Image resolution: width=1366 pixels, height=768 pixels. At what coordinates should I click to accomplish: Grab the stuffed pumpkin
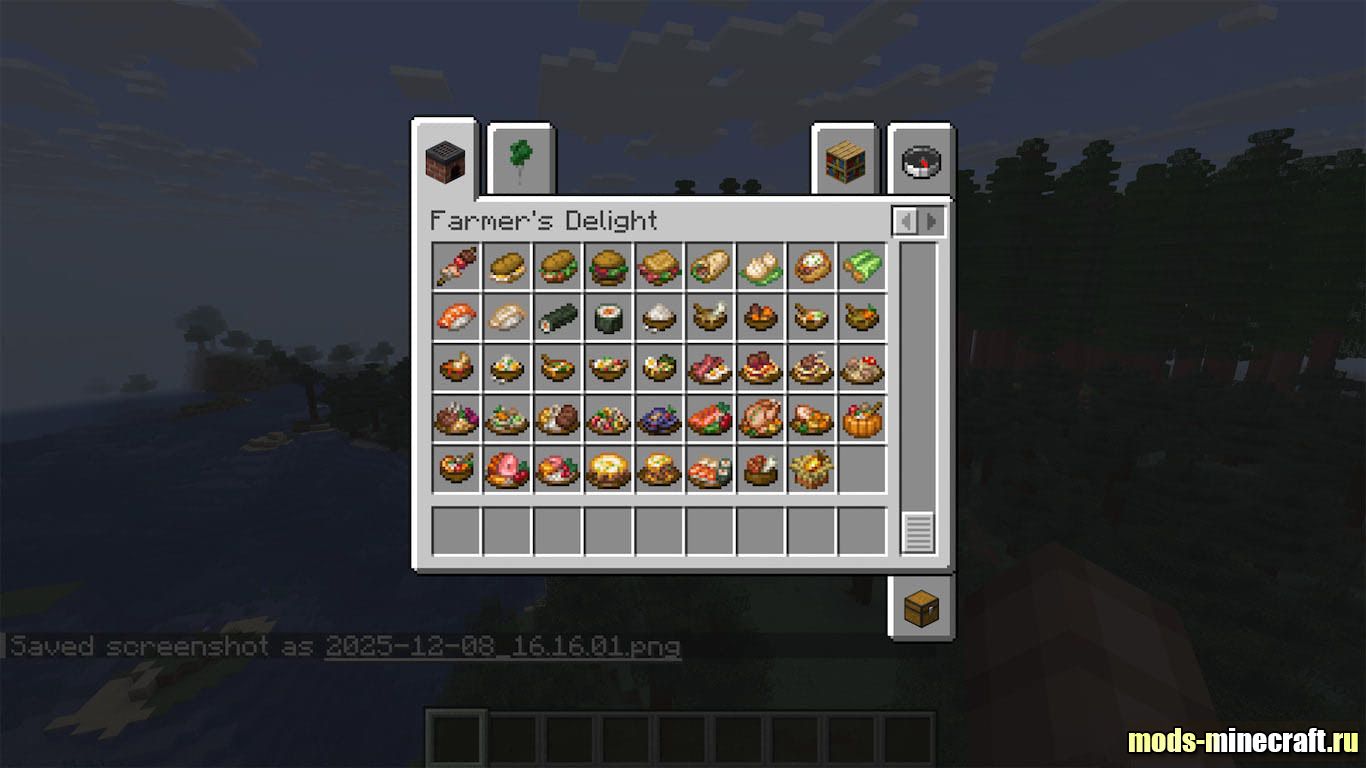pos(862,419)
